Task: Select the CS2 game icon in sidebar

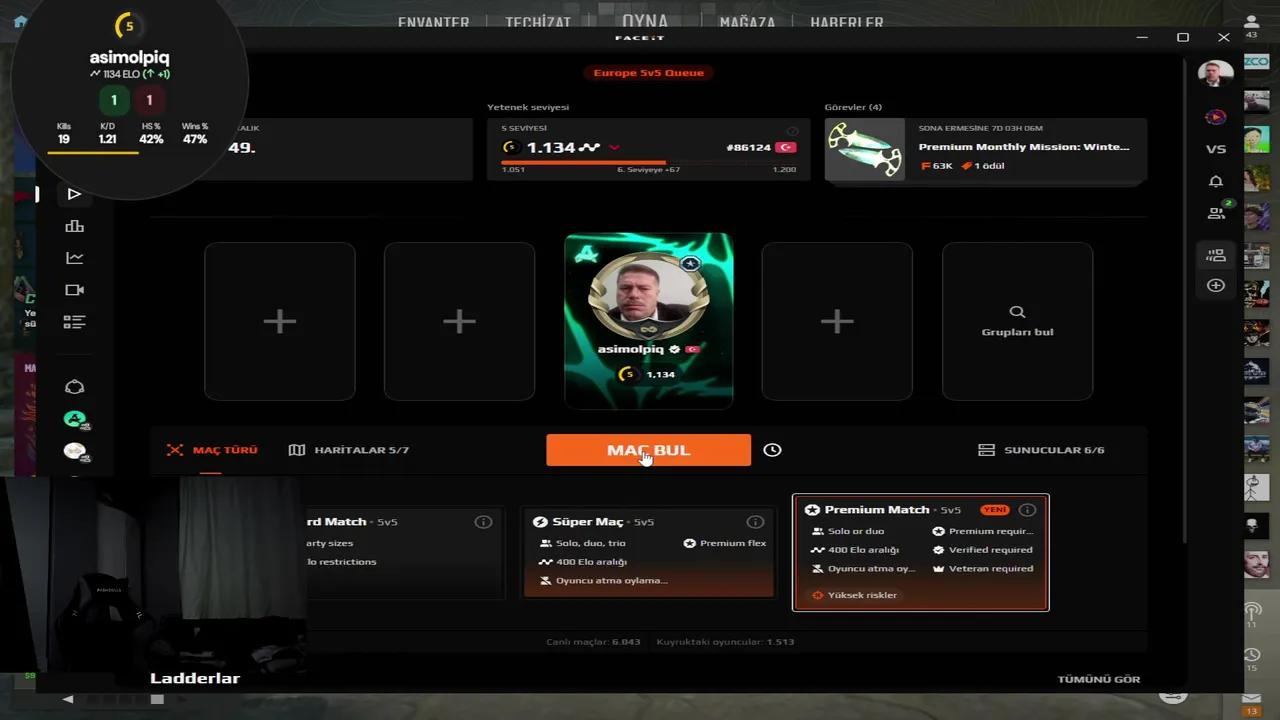Action: coord(75,418)
